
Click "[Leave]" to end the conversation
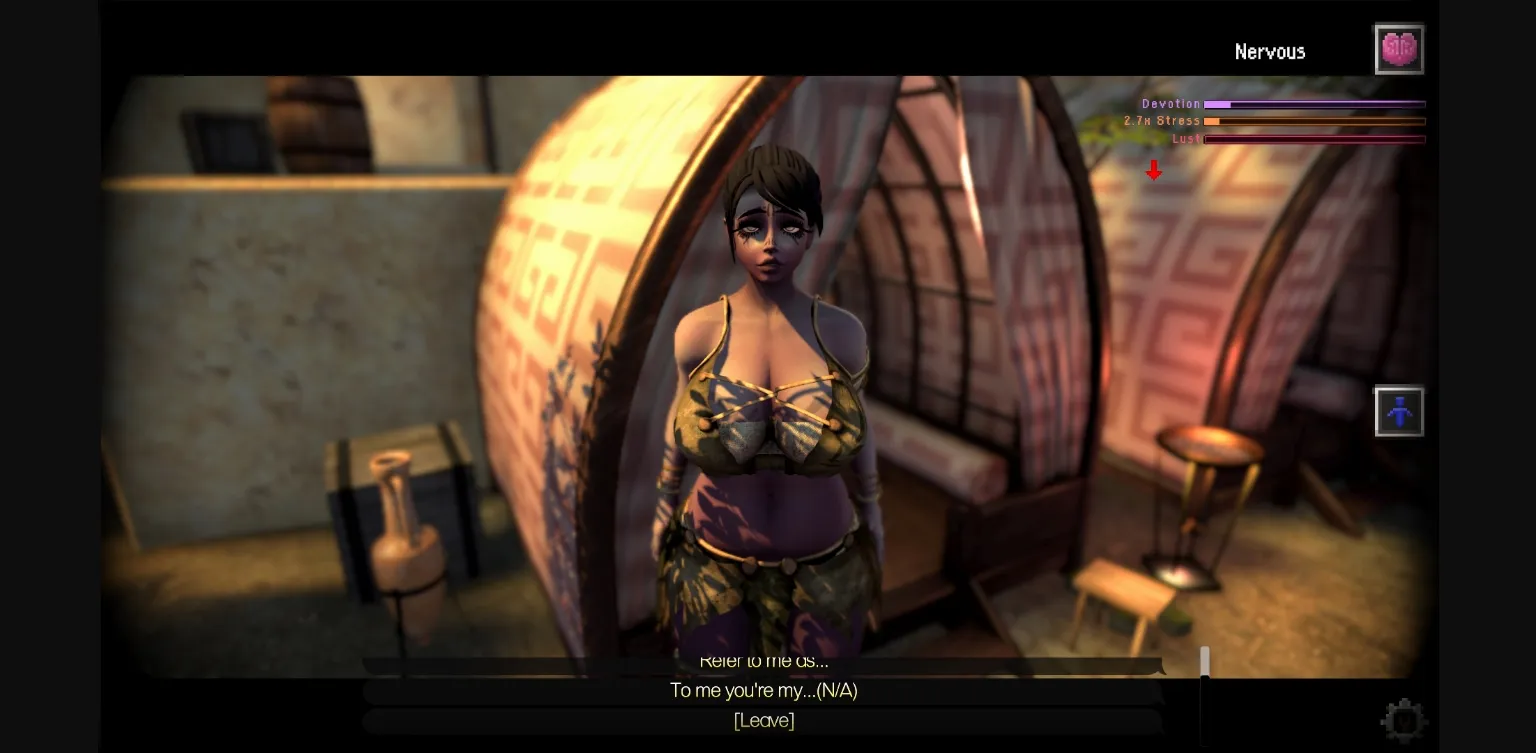tap(764, 720)
